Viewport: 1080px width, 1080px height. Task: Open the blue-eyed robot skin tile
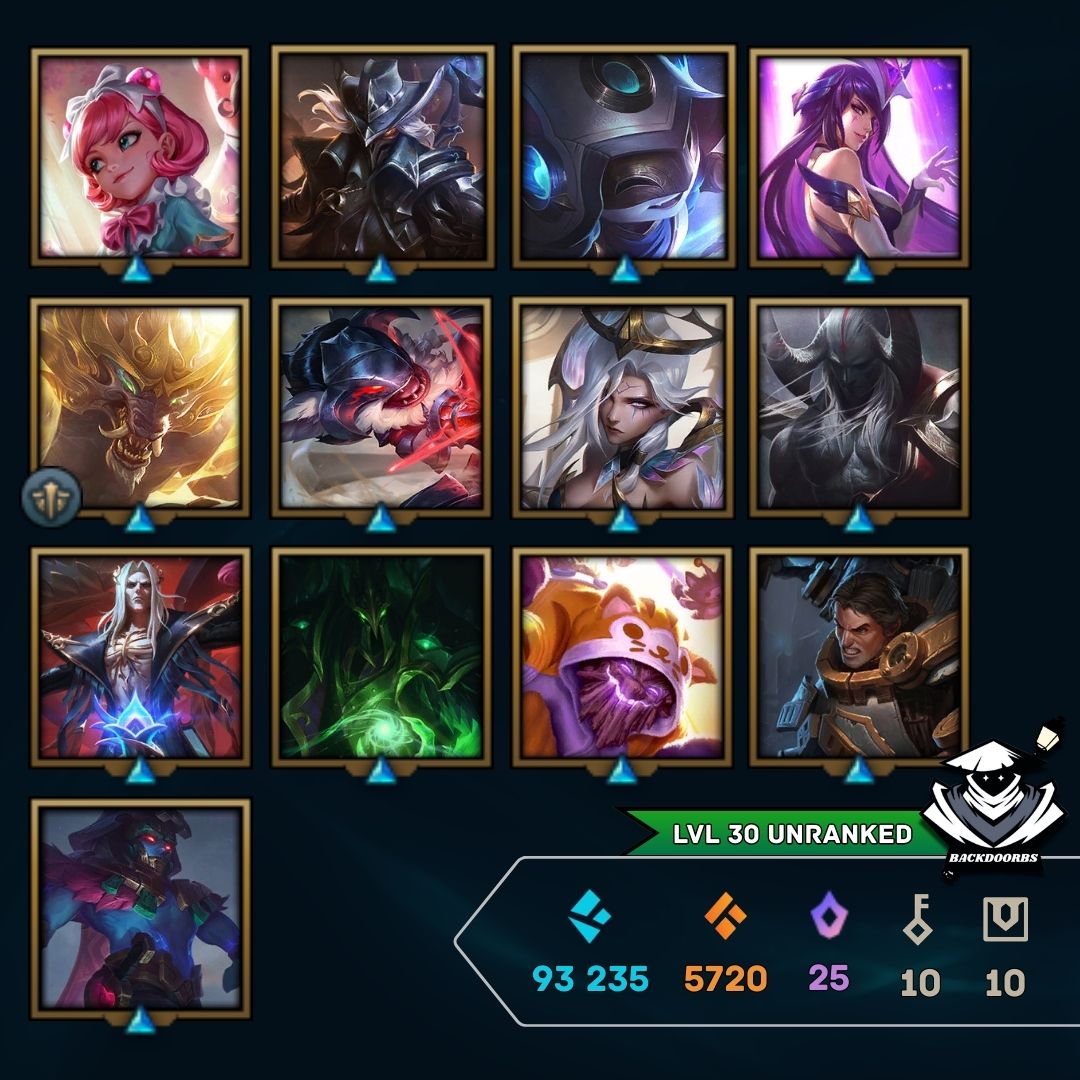pos(623,157)
